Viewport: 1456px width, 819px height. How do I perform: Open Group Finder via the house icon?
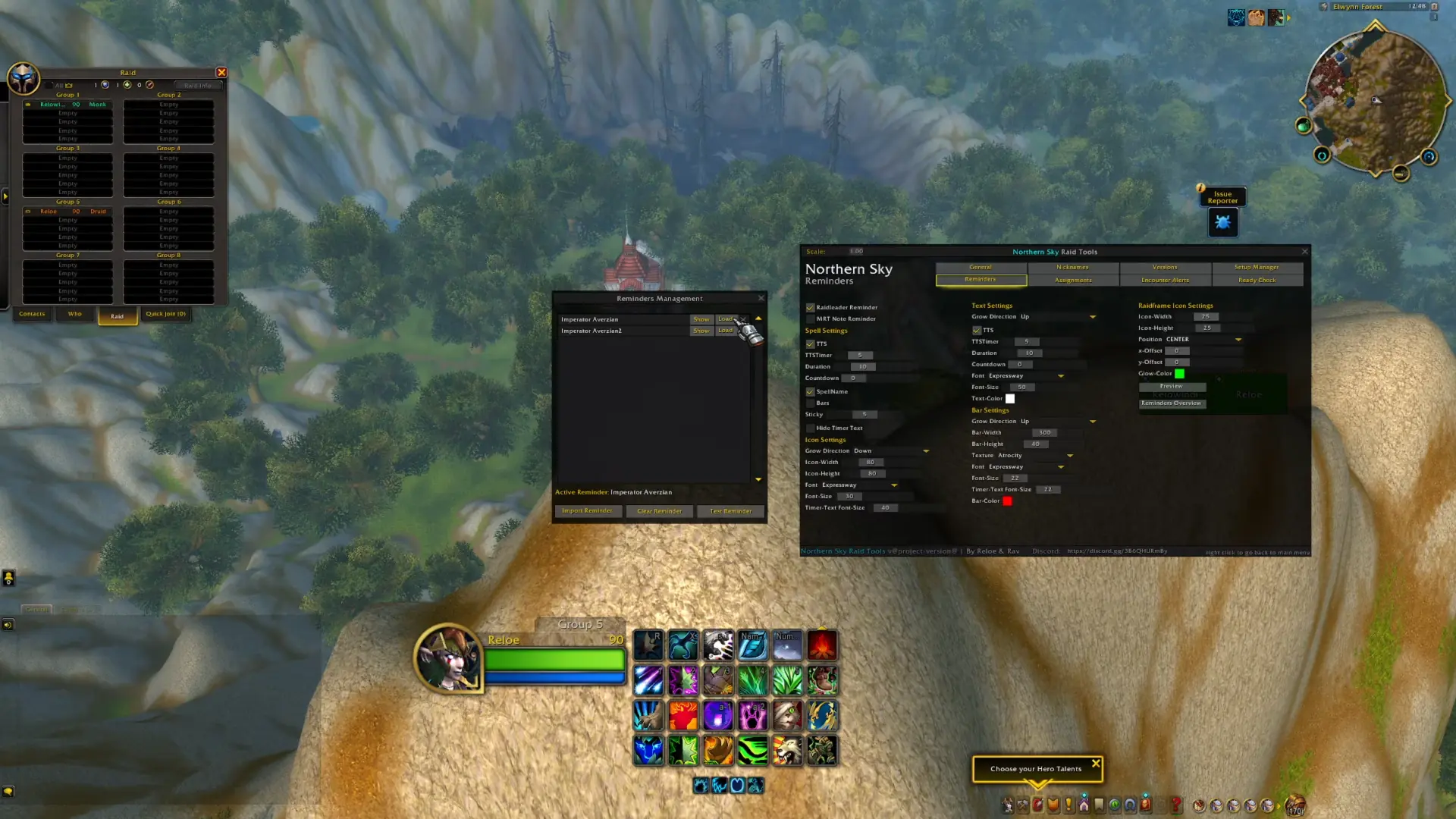(x=1084, y=806)
